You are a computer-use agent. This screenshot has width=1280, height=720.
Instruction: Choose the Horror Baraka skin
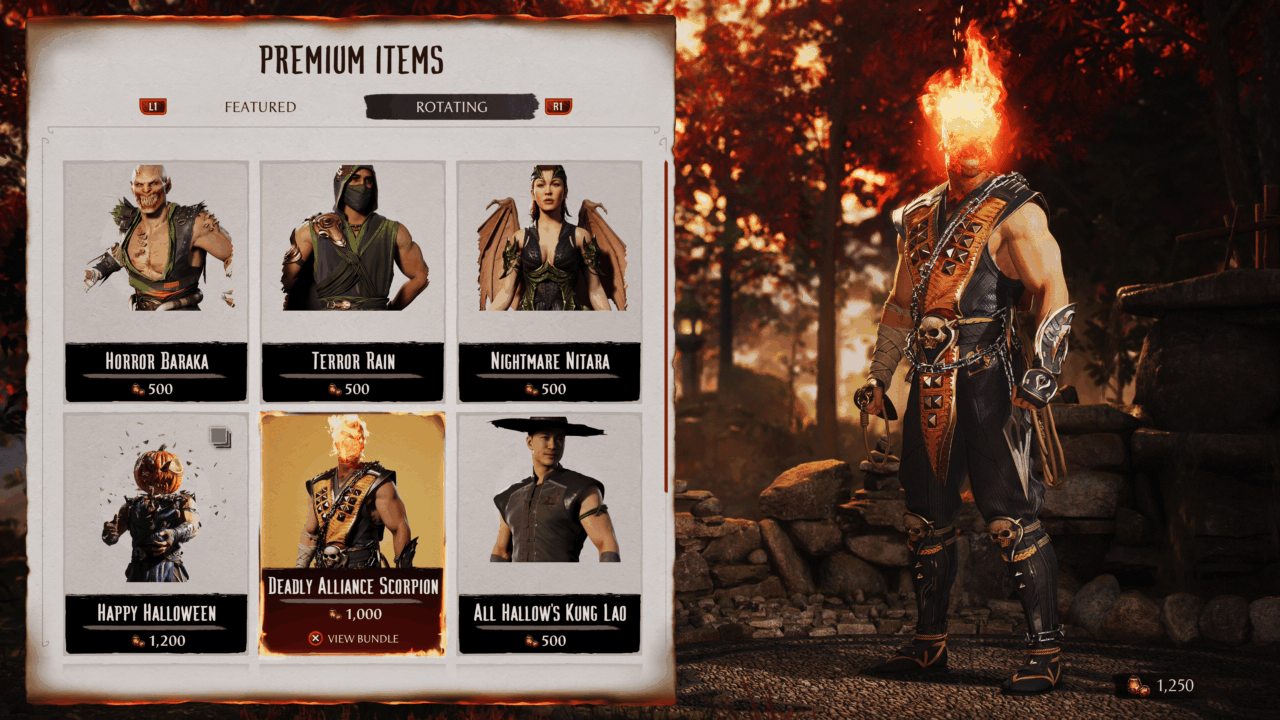(156, 280)
